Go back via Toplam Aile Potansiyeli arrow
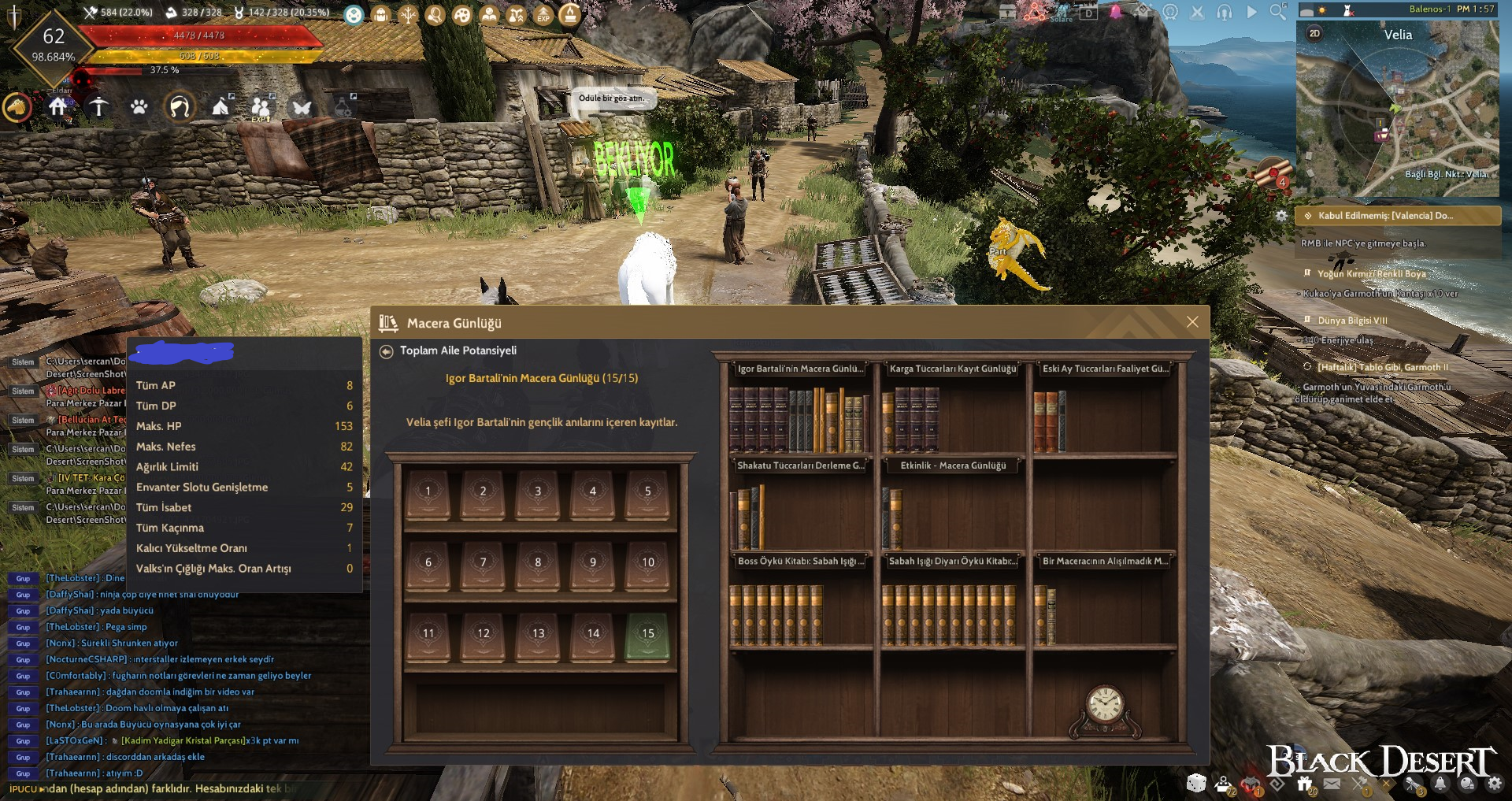Viewport: 1512px width, 801px height. [386, 351]
